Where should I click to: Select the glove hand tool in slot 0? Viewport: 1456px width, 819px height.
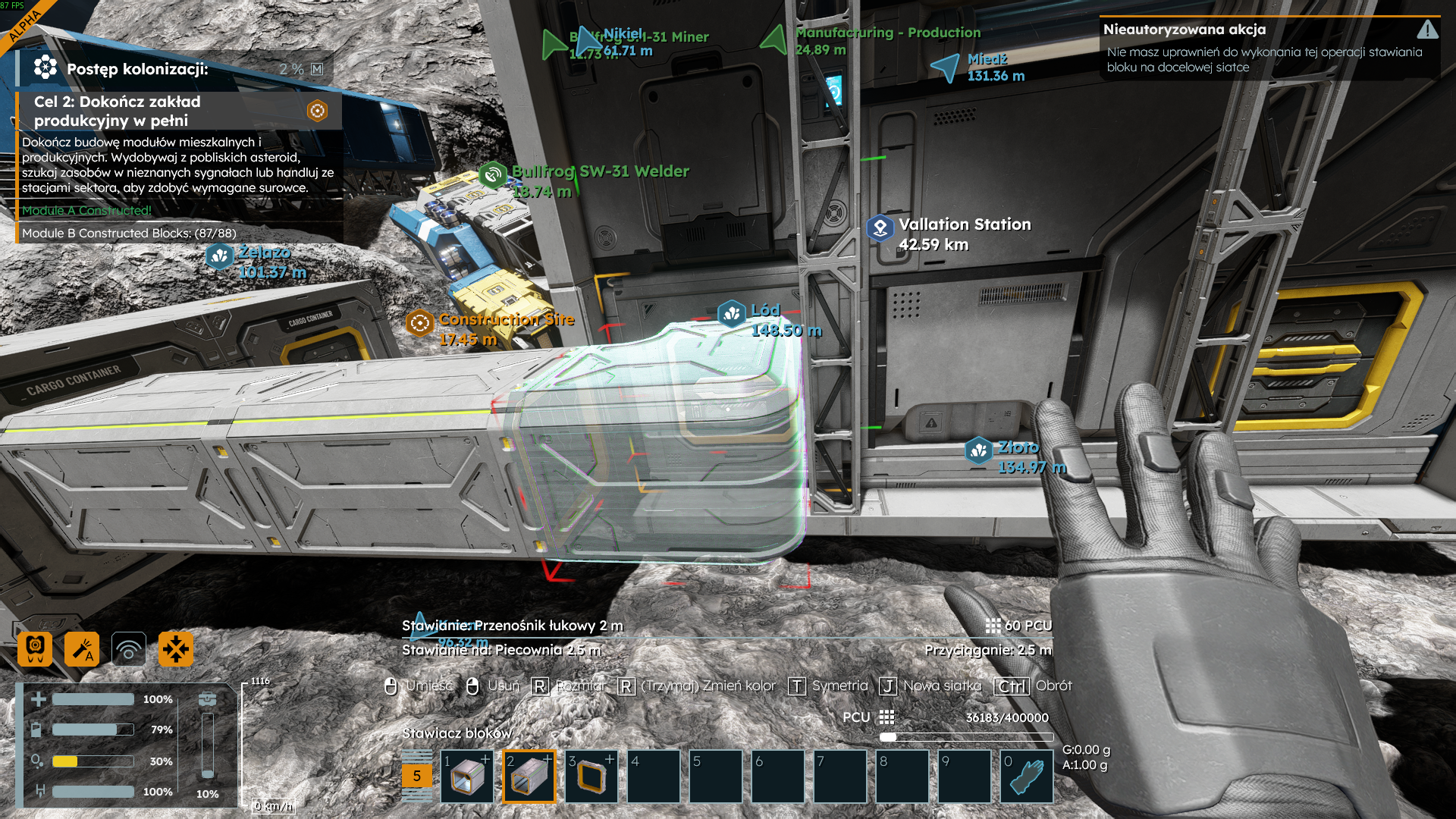(x=1027, y=777)
